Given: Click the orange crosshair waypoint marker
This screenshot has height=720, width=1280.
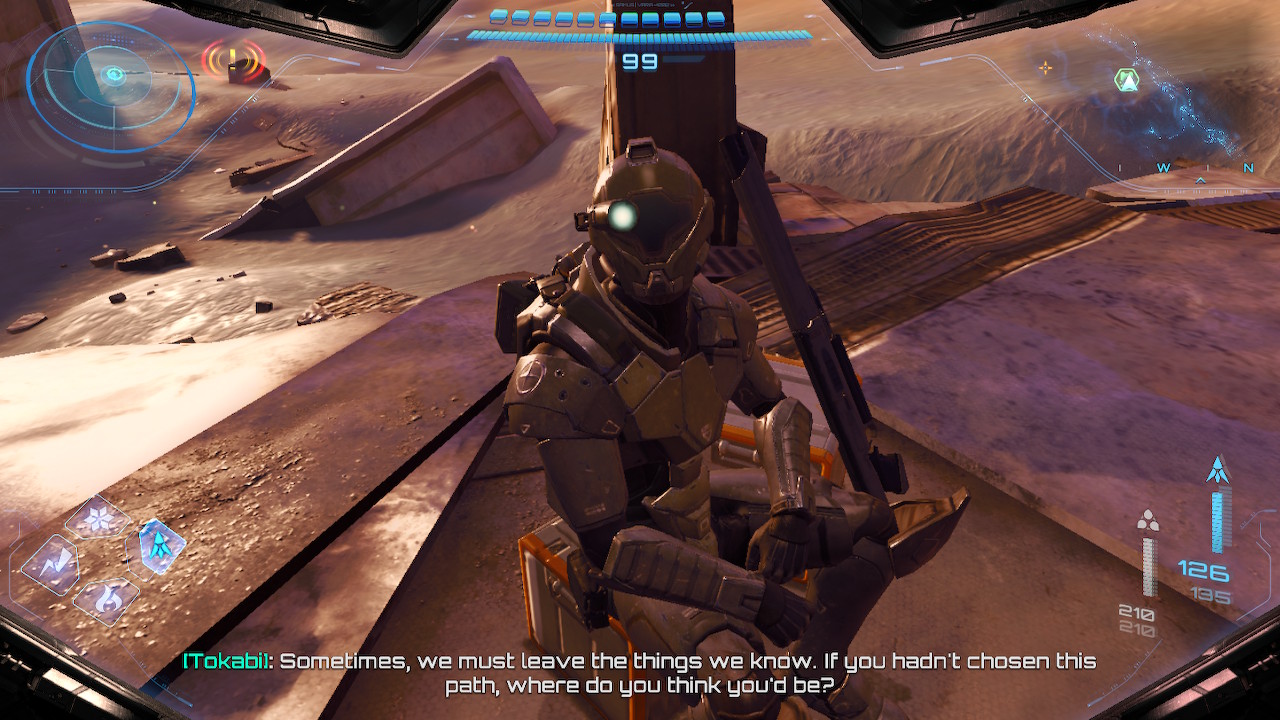Looking at the screenshot, I should [x=1046, y=68].
